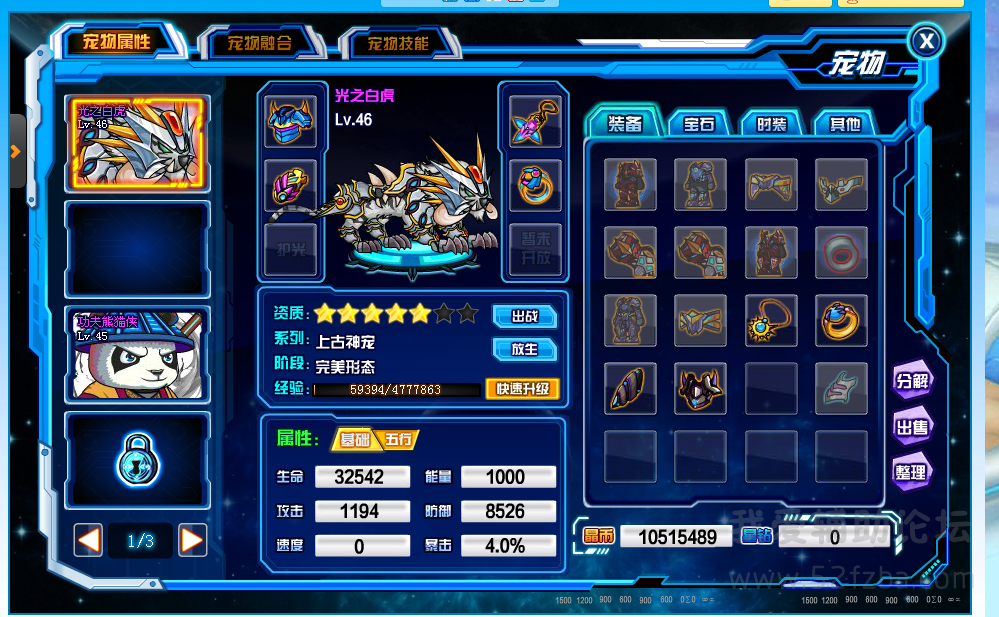
Task: Click the 分解 decompose button
Action: click(911, 380)
